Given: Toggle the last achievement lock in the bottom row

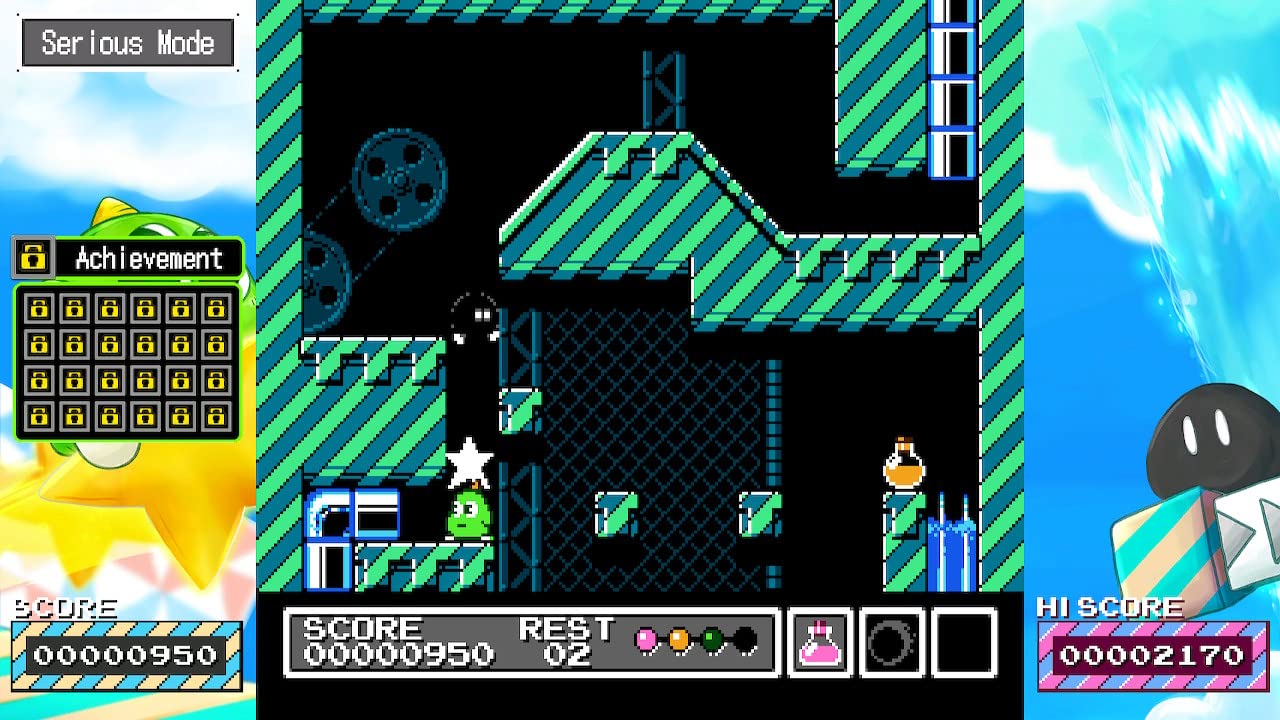Looking at the screenshot, I should [x=218, y=416].
